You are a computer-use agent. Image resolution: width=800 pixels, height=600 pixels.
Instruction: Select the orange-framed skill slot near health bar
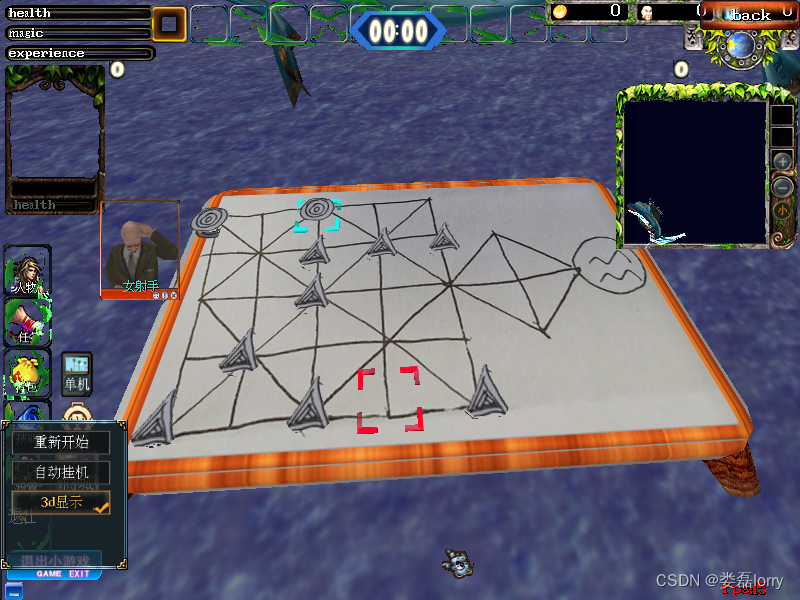pos(169,24)
